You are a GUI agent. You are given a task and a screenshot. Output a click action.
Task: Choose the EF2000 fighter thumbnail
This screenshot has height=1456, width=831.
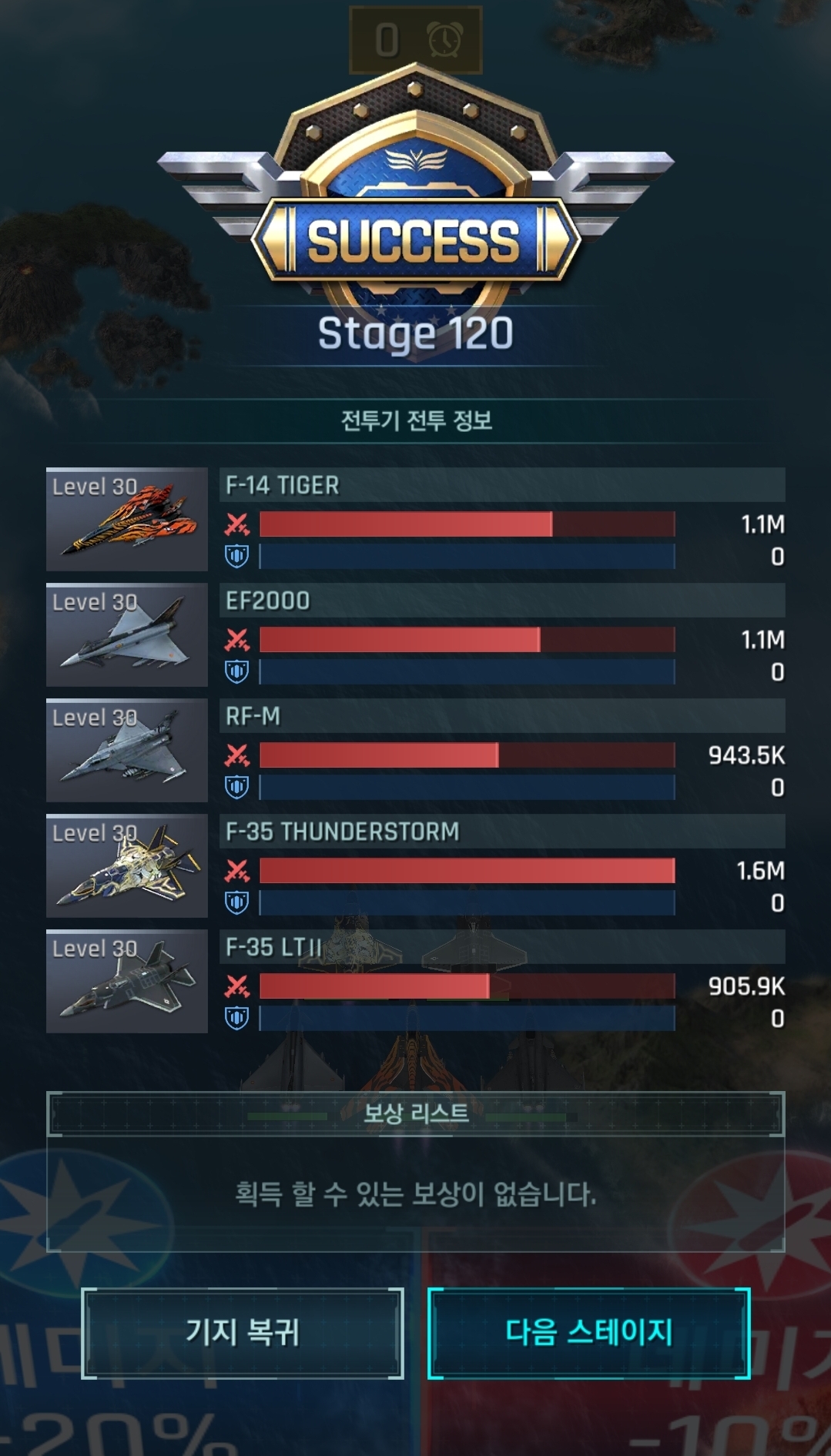(x=127, y=634)
